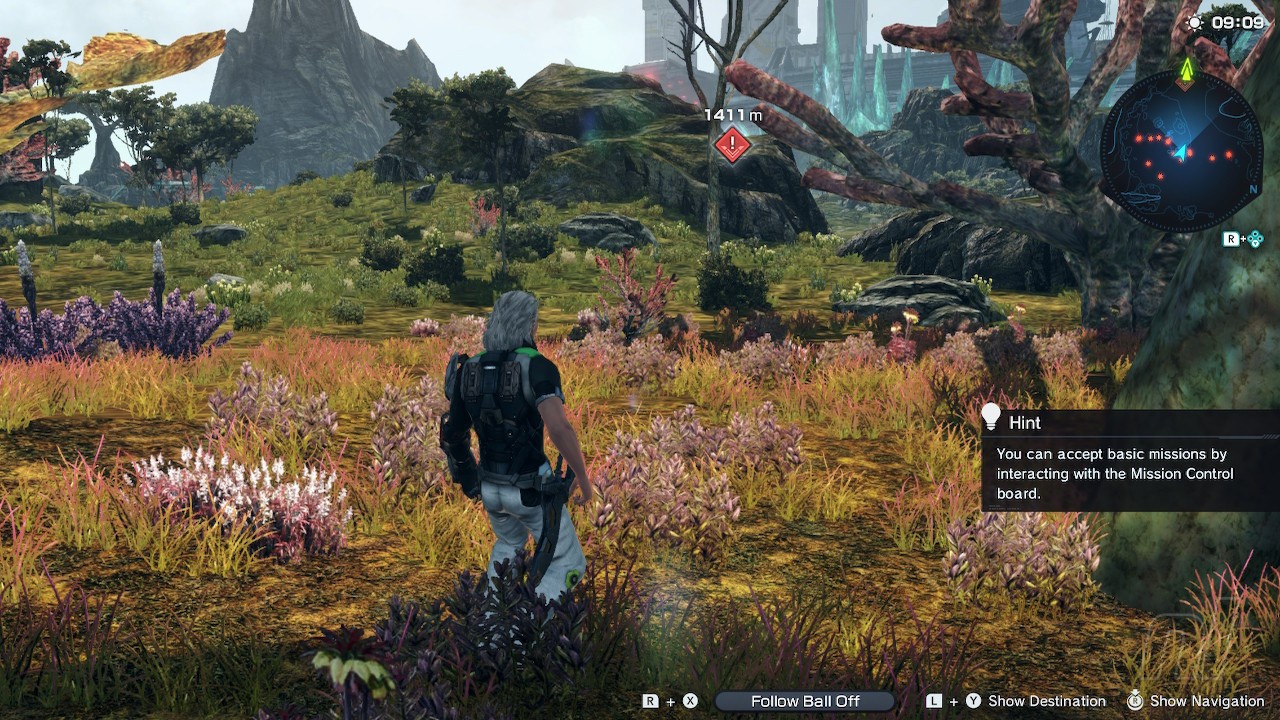Toggle the Follow Ball Off button
The width and height of the screenshot is (1280, 720).
(805, 701)
